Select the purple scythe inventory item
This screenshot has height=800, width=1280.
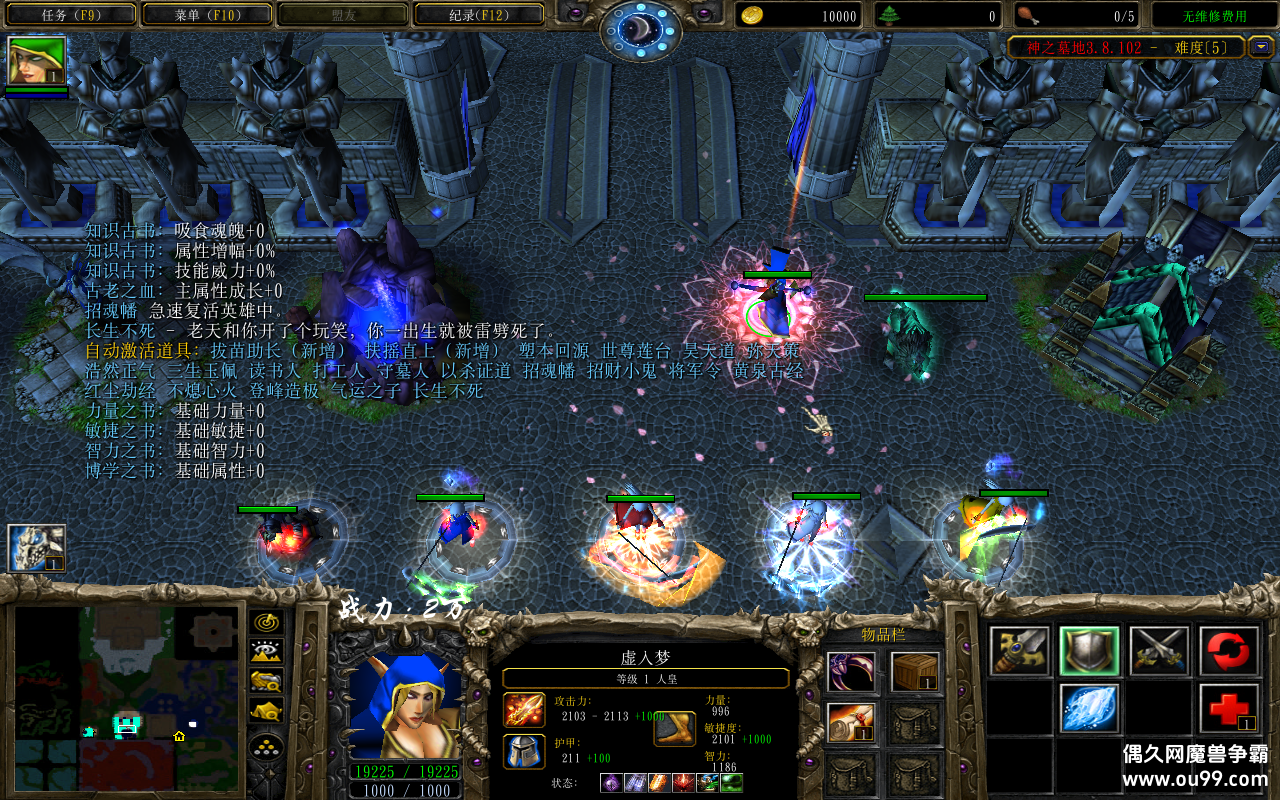click(852, 672)
